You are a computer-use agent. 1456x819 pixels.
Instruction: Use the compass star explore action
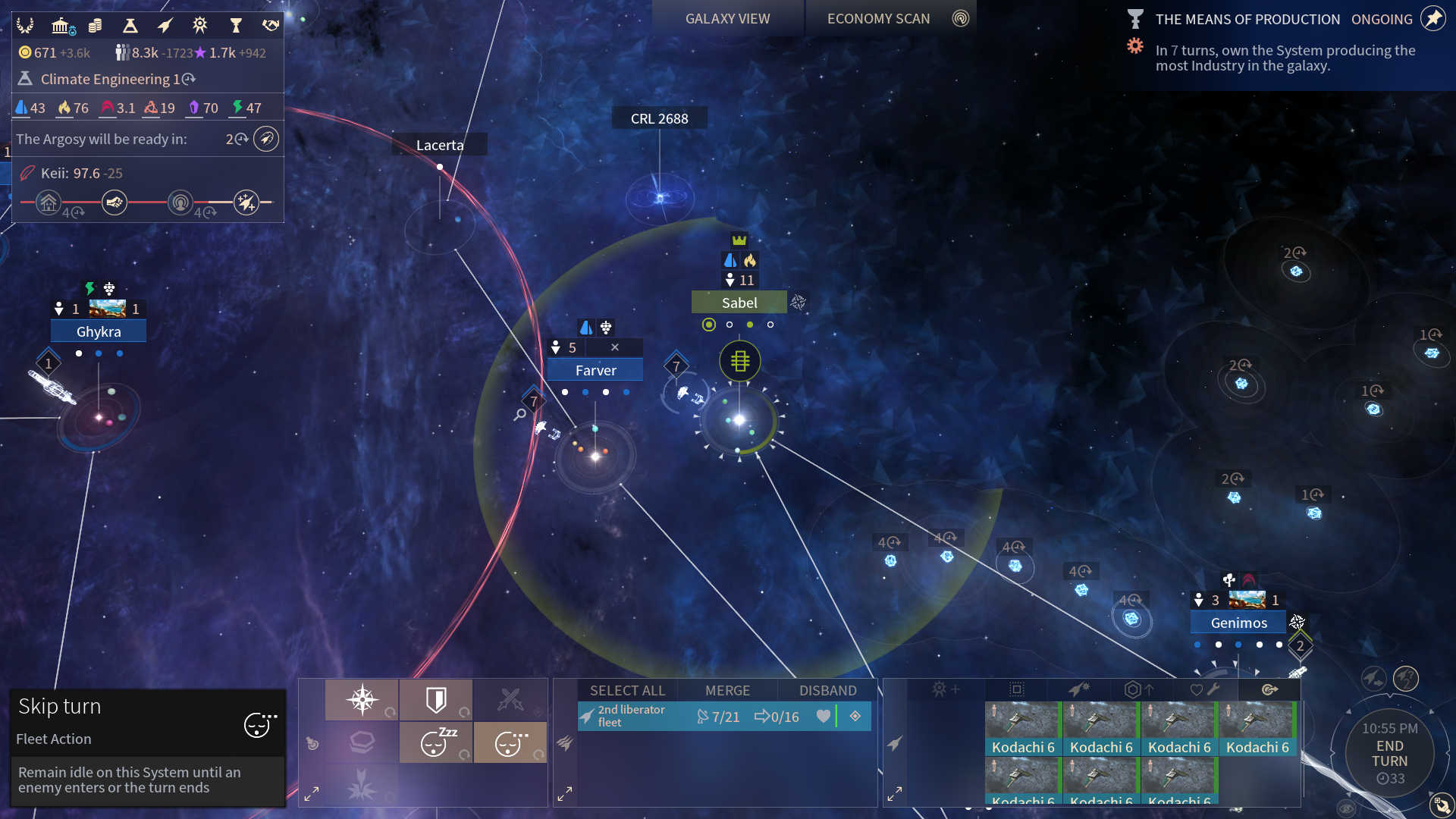coord(362,699)
